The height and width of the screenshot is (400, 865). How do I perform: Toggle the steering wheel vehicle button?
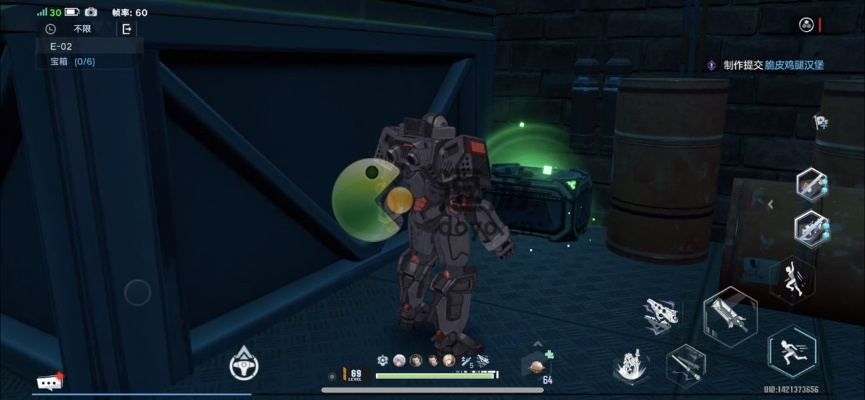pos(243,364)
